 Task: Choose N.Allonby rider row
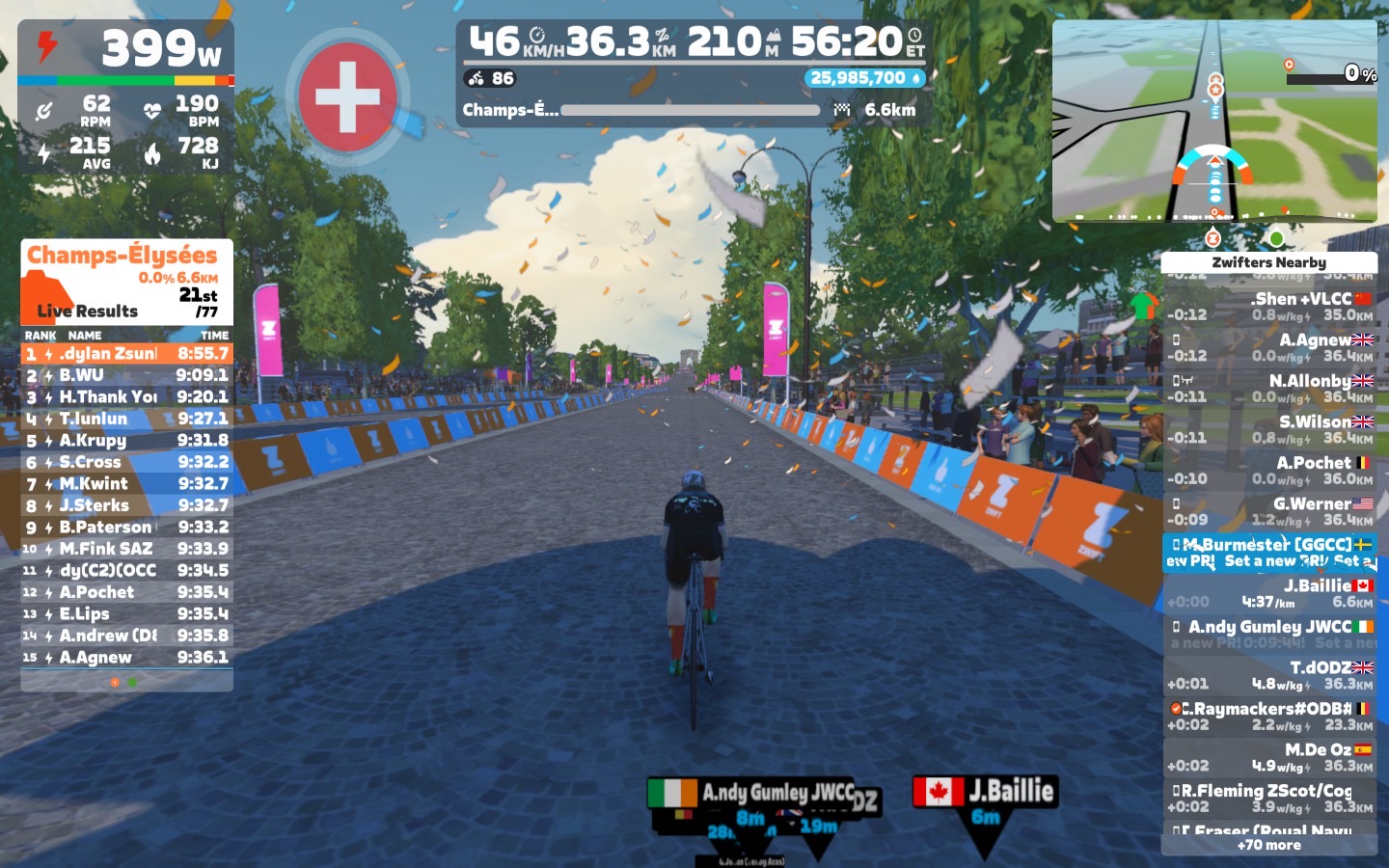click(1268, 388)
